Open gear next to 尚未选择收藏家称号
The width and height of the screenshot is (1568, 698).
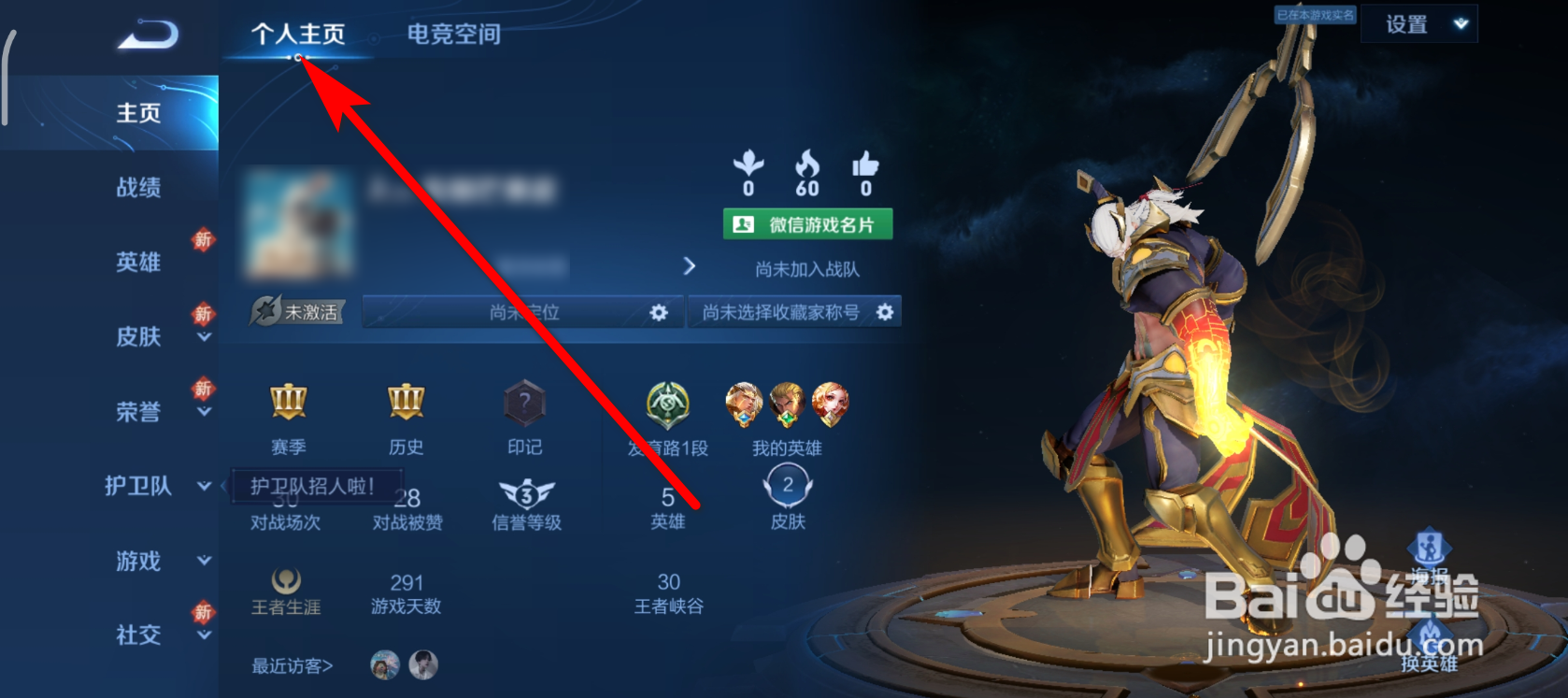point(885,312)
